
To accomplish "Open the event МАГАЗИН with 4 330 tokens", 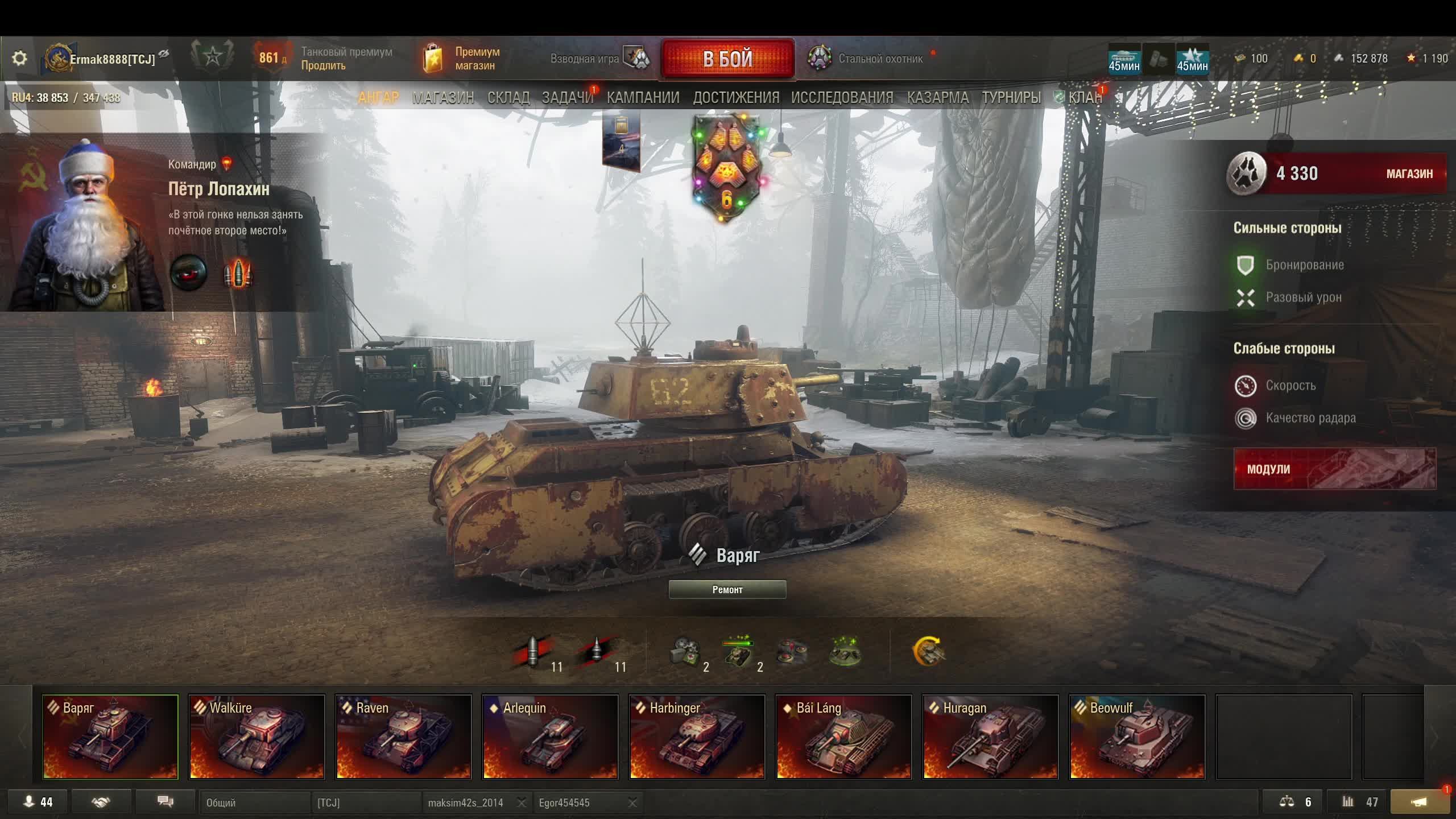I will click(1409, 174).
